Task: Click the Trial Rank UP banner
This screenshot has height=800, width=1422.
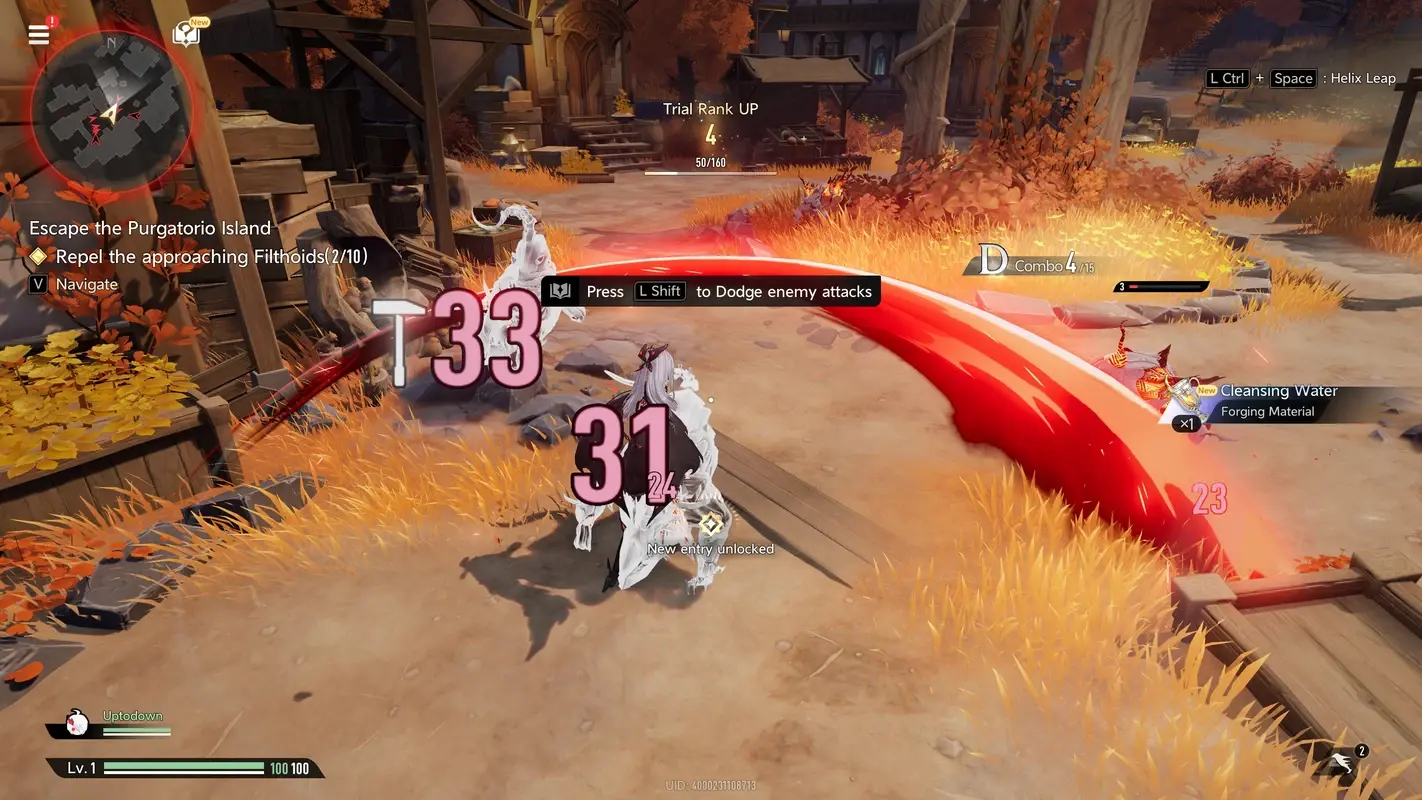Action: [x=710, y=108]
